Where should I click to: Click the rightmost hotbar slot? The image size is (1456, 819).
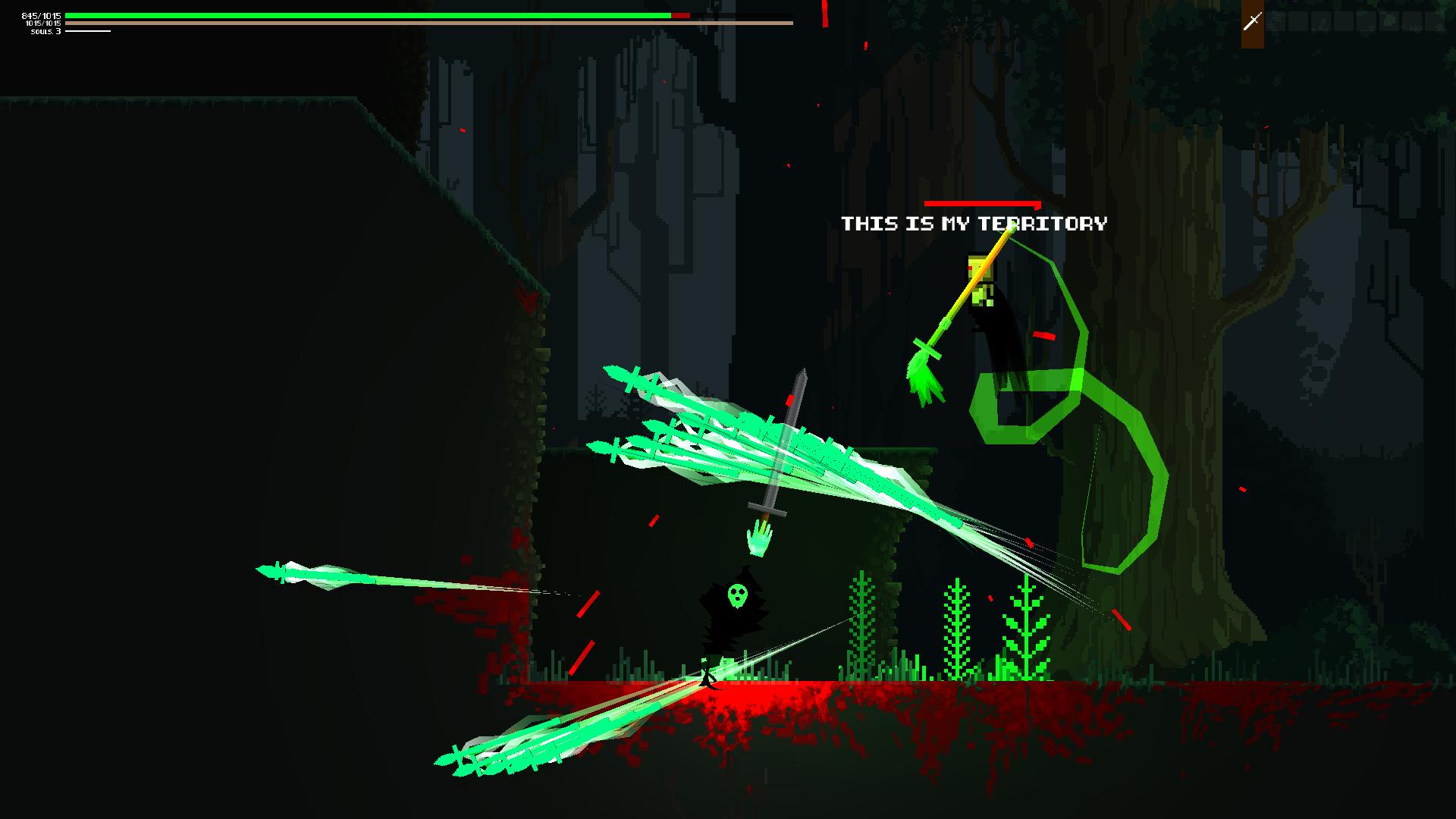point(1434,21)
